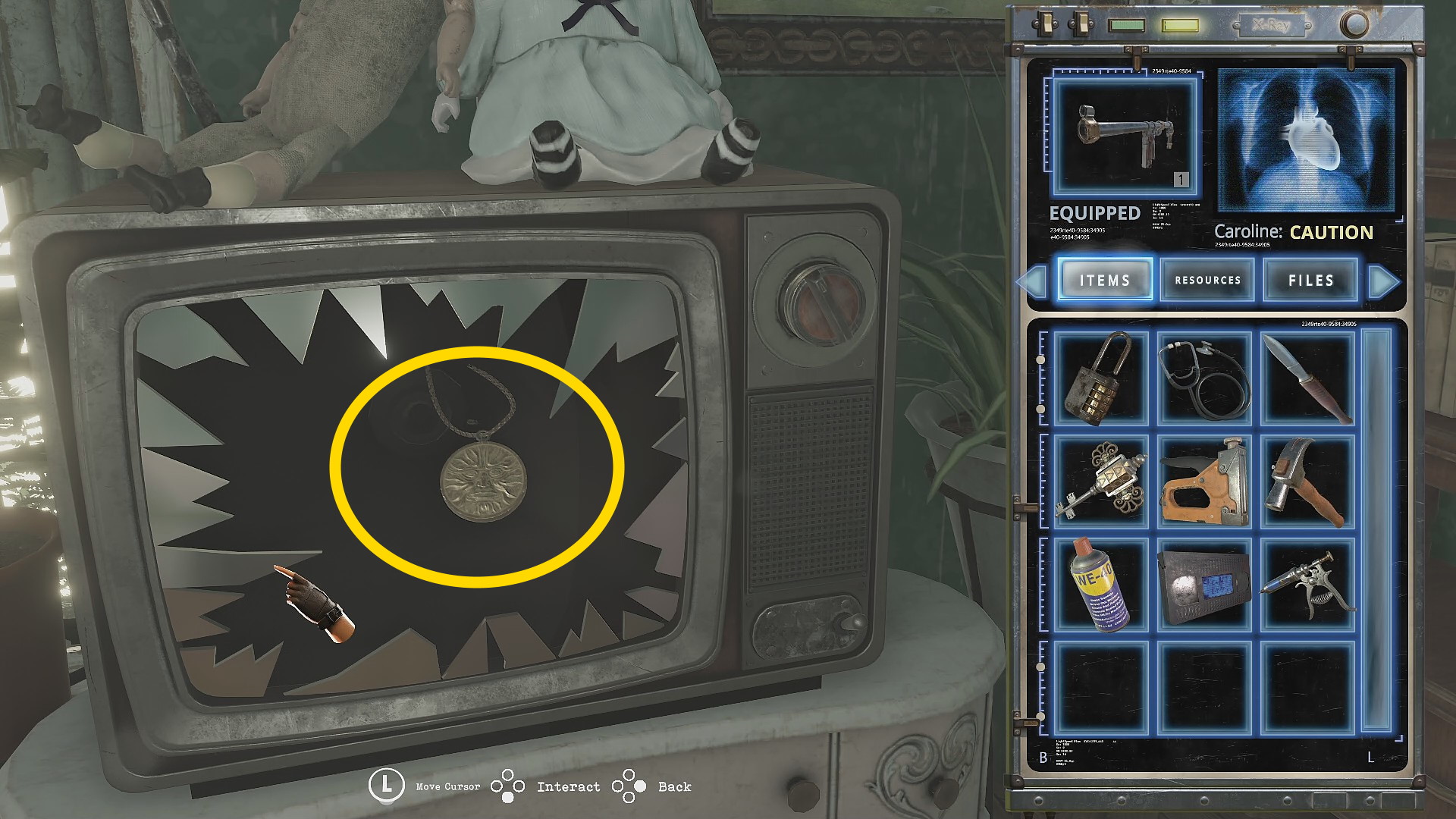Switch to the ITEMS tab

coord(1105,280)
